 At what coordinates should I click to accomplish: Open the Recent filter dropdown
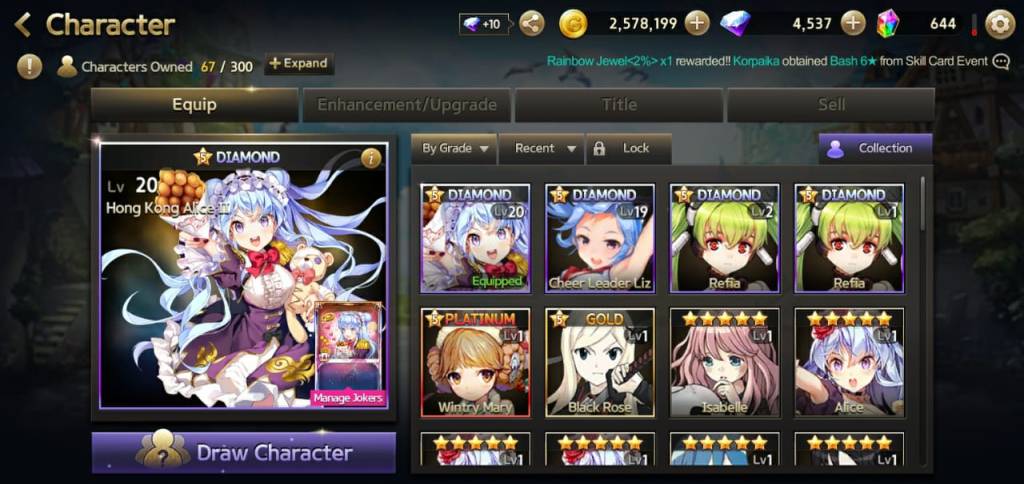[542, 148]
